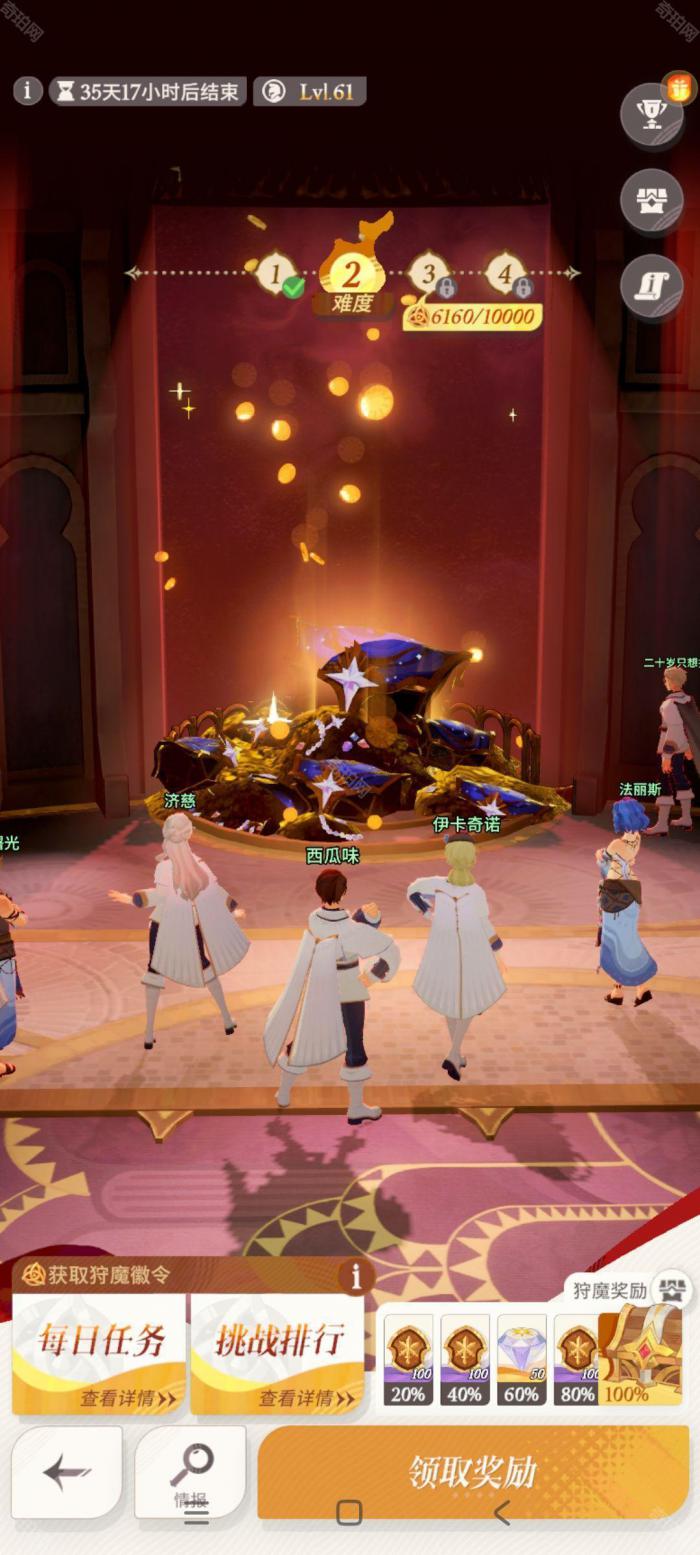Select locked difficulty stage 3
Screen dimensions: 700x1555
pyautogui.click(x=429, y=273)
